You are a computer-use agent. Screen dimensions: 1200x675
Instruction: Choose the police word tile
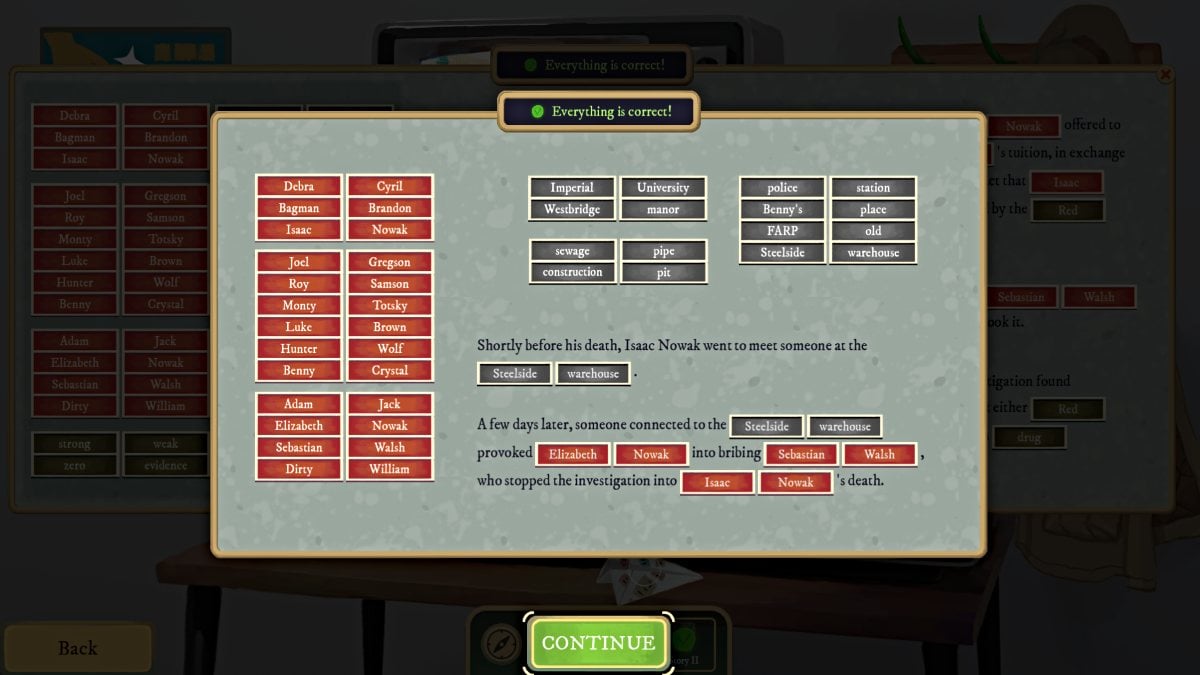click(782, 188)
